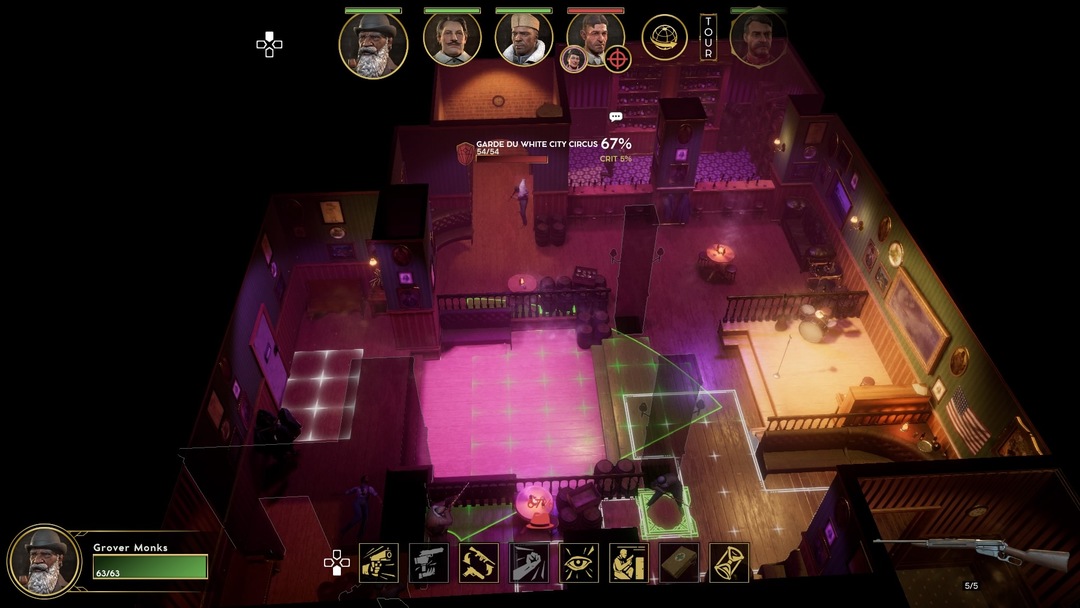Select Grover Monks in the turn order
Viewport: 1080px width, 608px height.
tap(373, 44)
